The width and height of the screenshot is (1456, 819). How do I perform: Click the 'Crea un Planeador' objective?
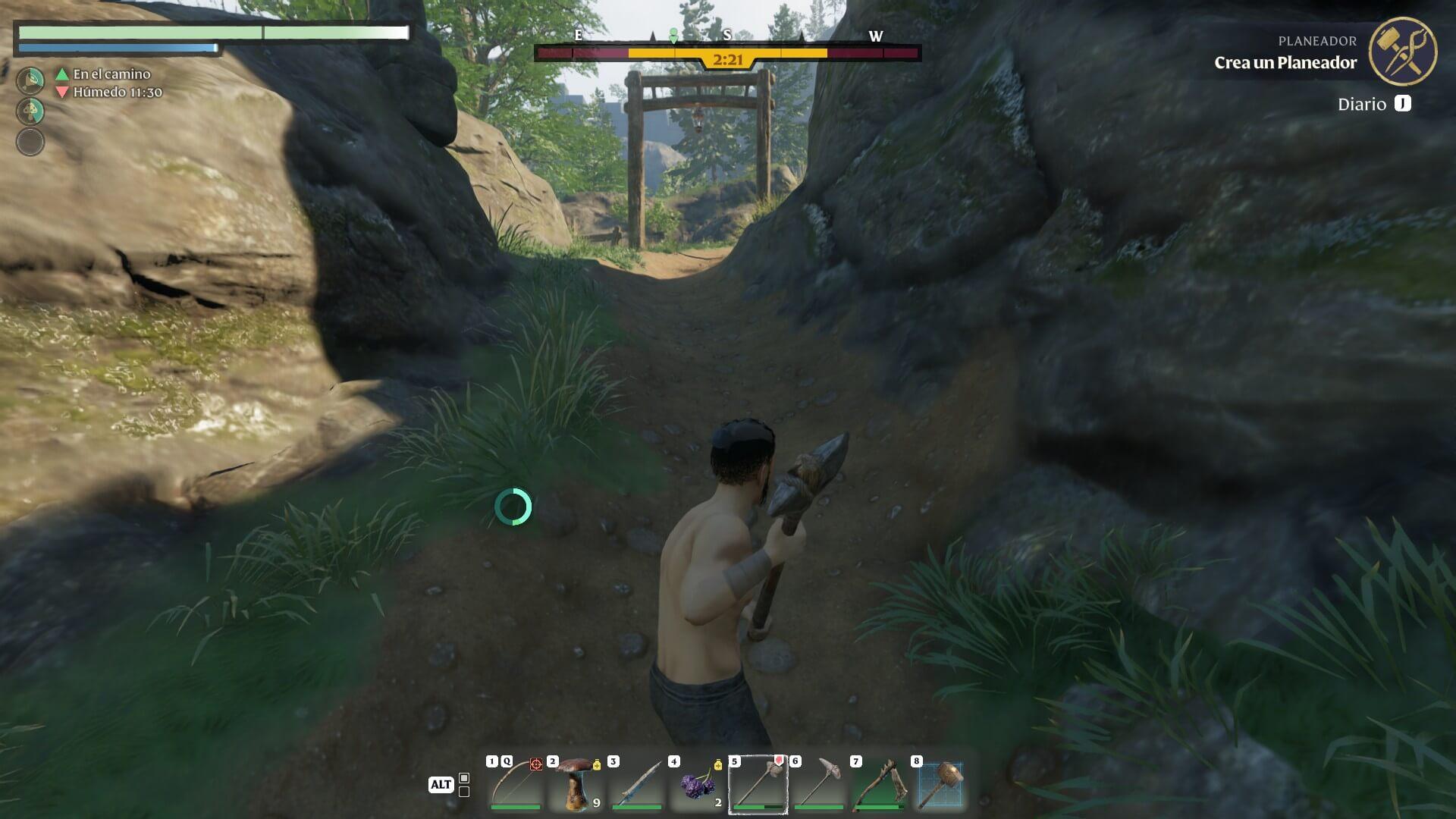tap(1285, 63)
